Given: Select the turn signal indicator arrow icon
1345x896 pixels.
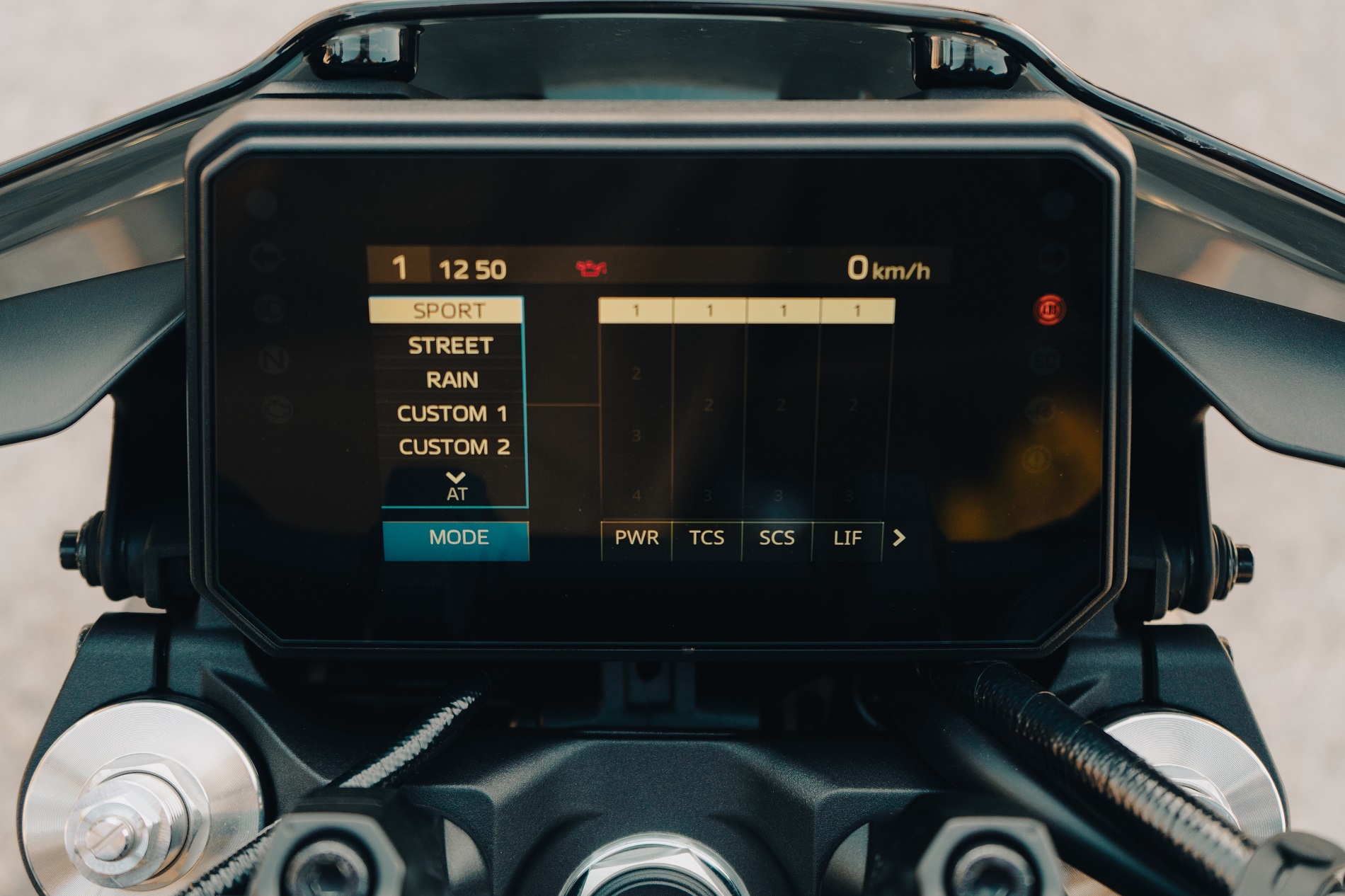Looking at the screenshot, I should [x=266, y=257].
